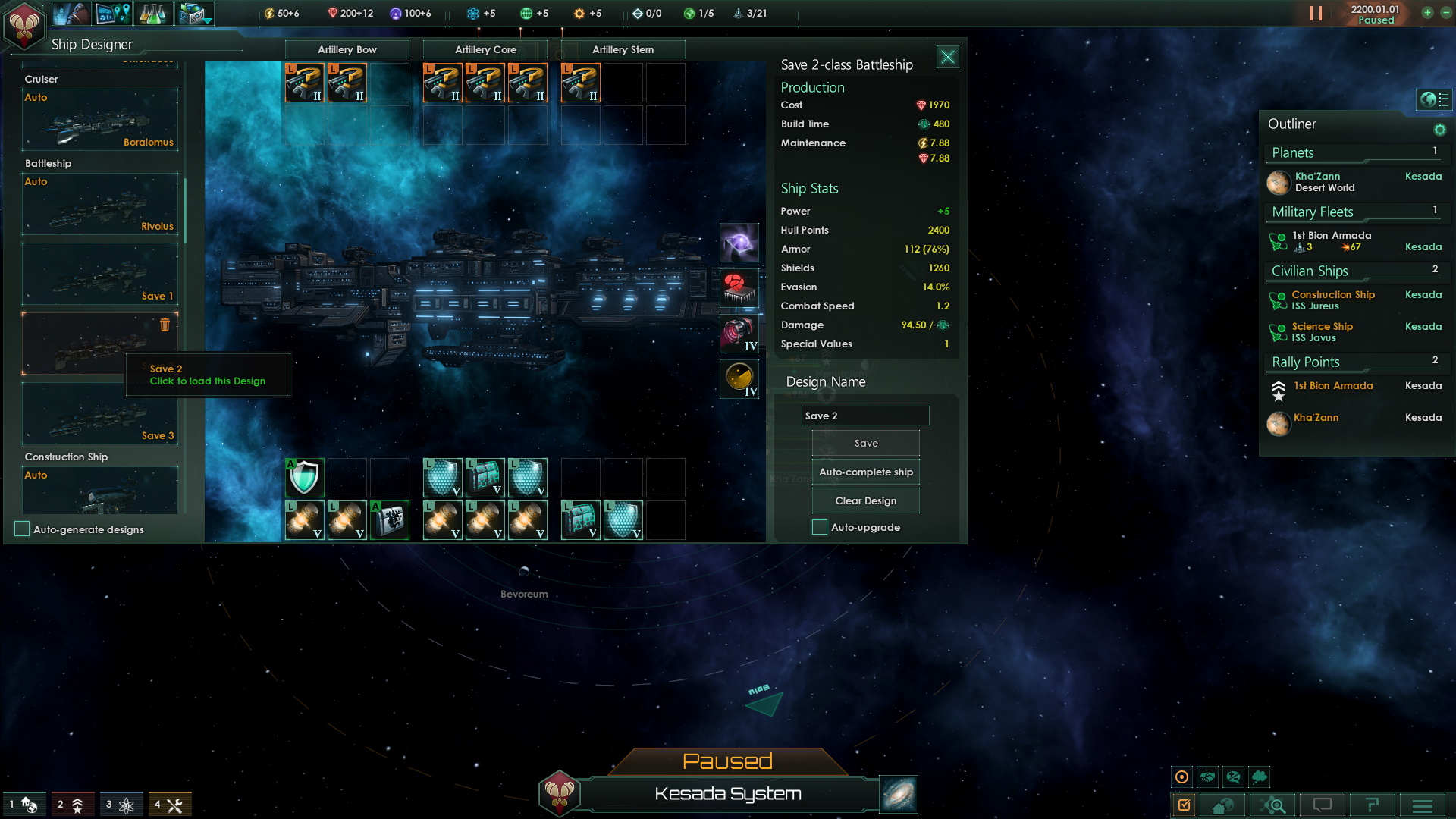Select the shield icon auxiliary slot
Screen dimensions: 1456x819
click(304, 478)
